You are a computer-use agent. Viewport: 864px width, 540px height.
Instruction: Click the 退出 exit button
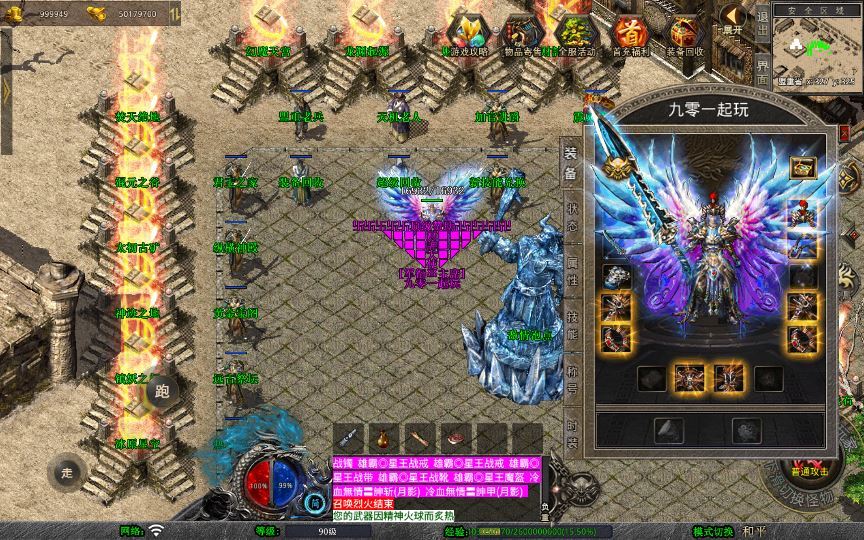pos(762,29)
